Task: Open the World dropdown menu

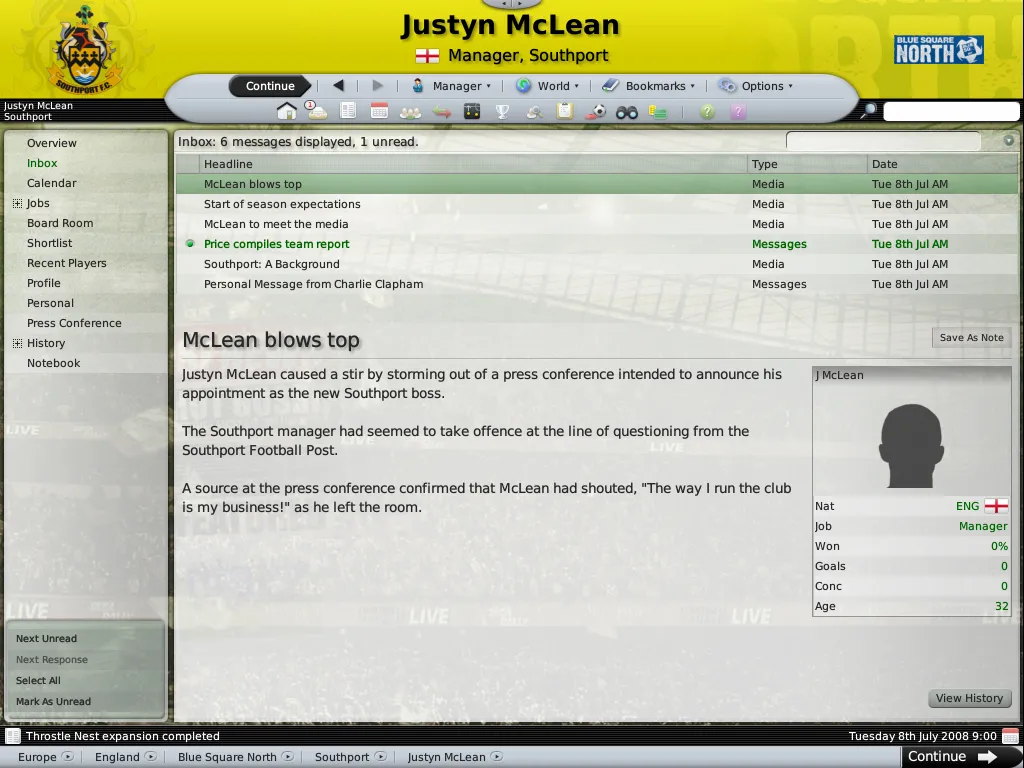Action: coord(547,86)
